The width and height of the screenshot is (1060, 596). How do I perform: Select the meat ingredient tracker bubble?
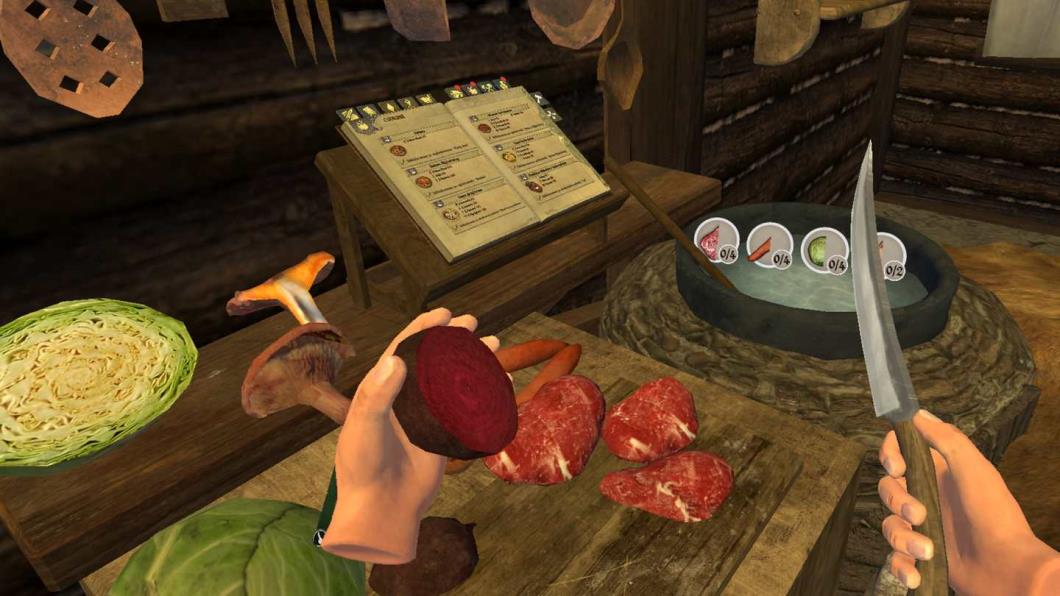pyautogui.click(x=716, y=243)
